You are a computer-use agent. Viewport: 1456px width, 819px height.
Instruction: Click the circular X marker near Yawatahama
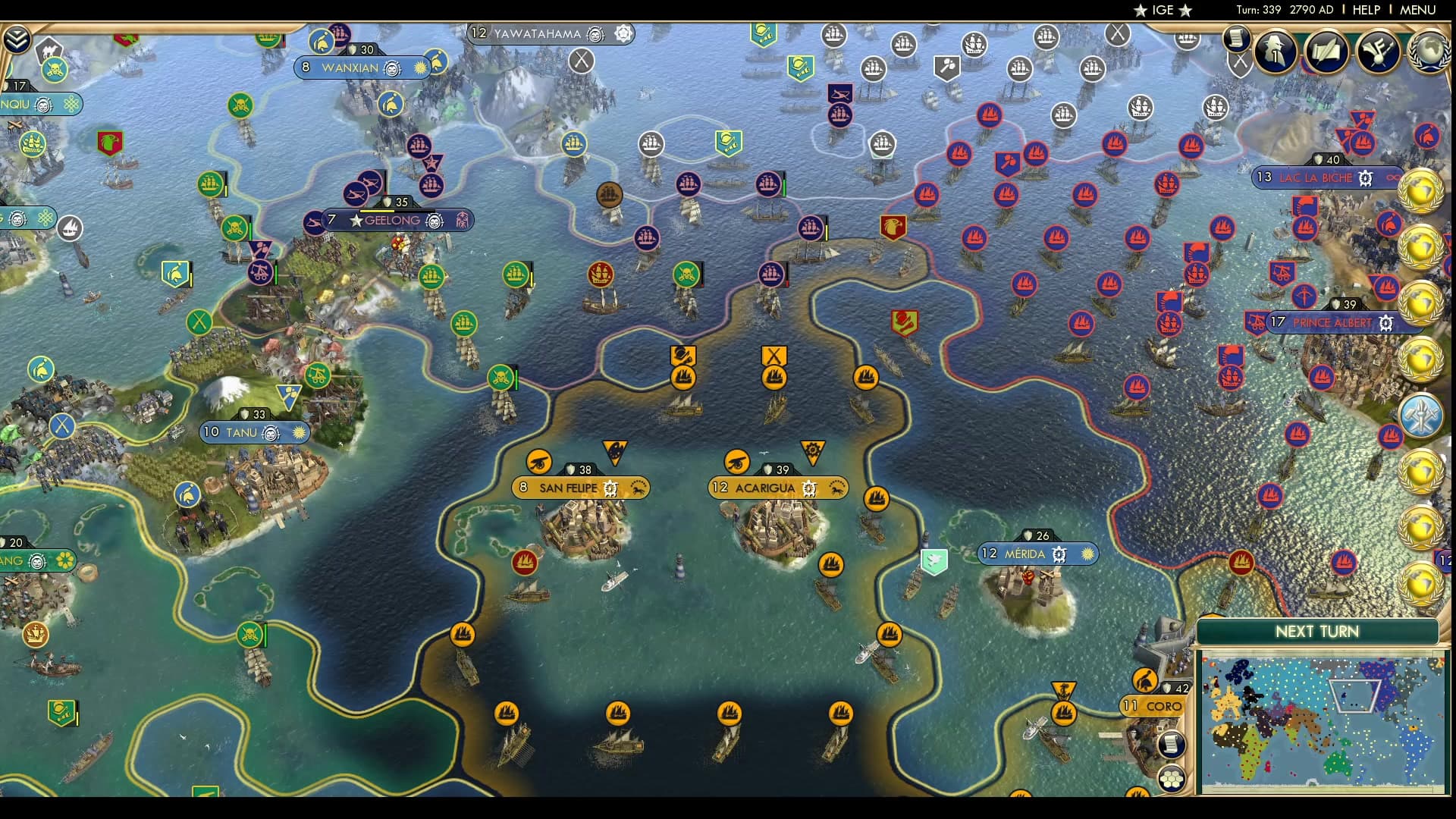tap(582, 61)
